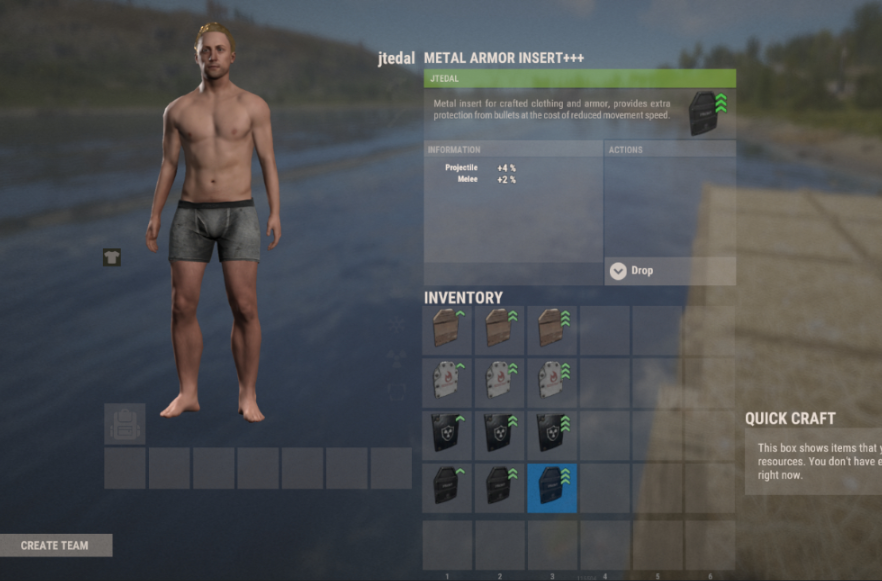Open the Create Team button
Image resolution: width=882 pixels, height=581 pixels.
[x=56, y=545]
